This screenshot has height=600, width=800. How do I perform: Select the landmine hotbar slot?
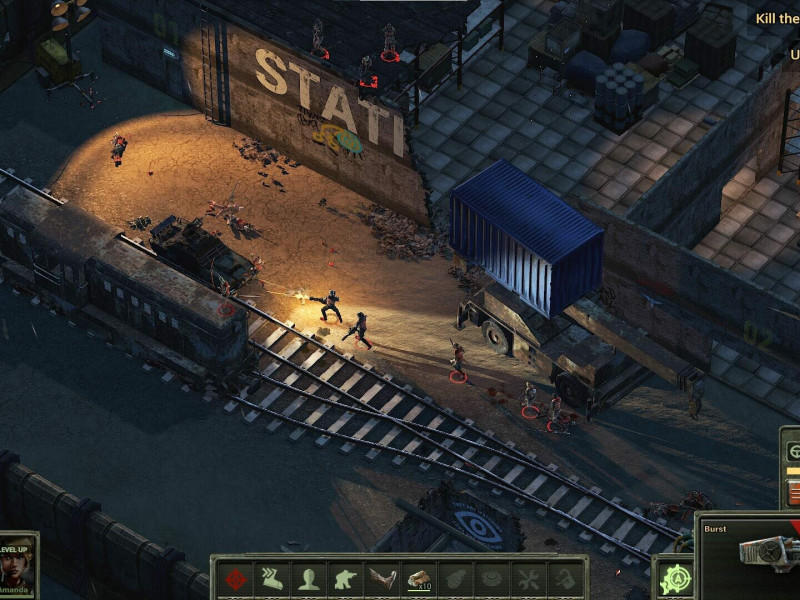[x=492, y=579]
